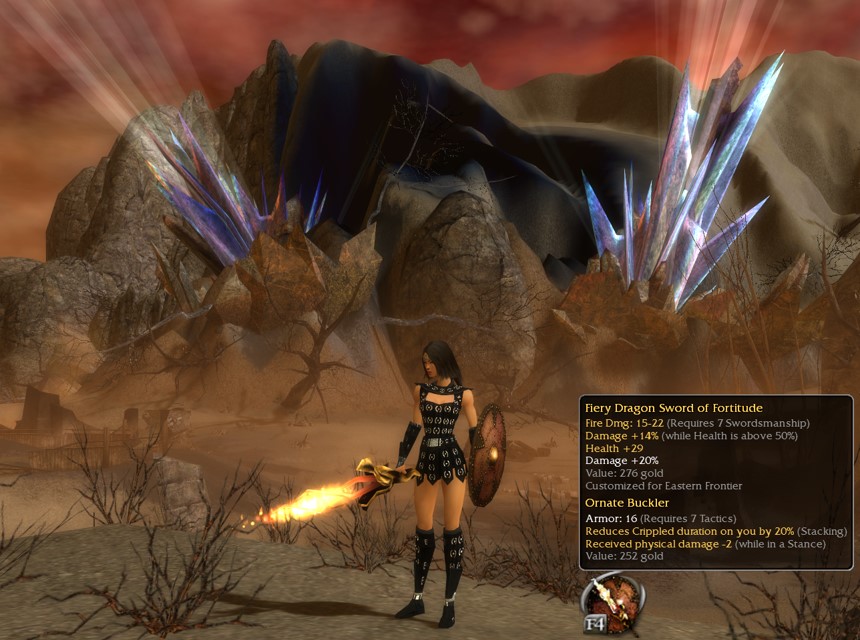Select the F4 weapon set icon

click(x=613, y=602)
